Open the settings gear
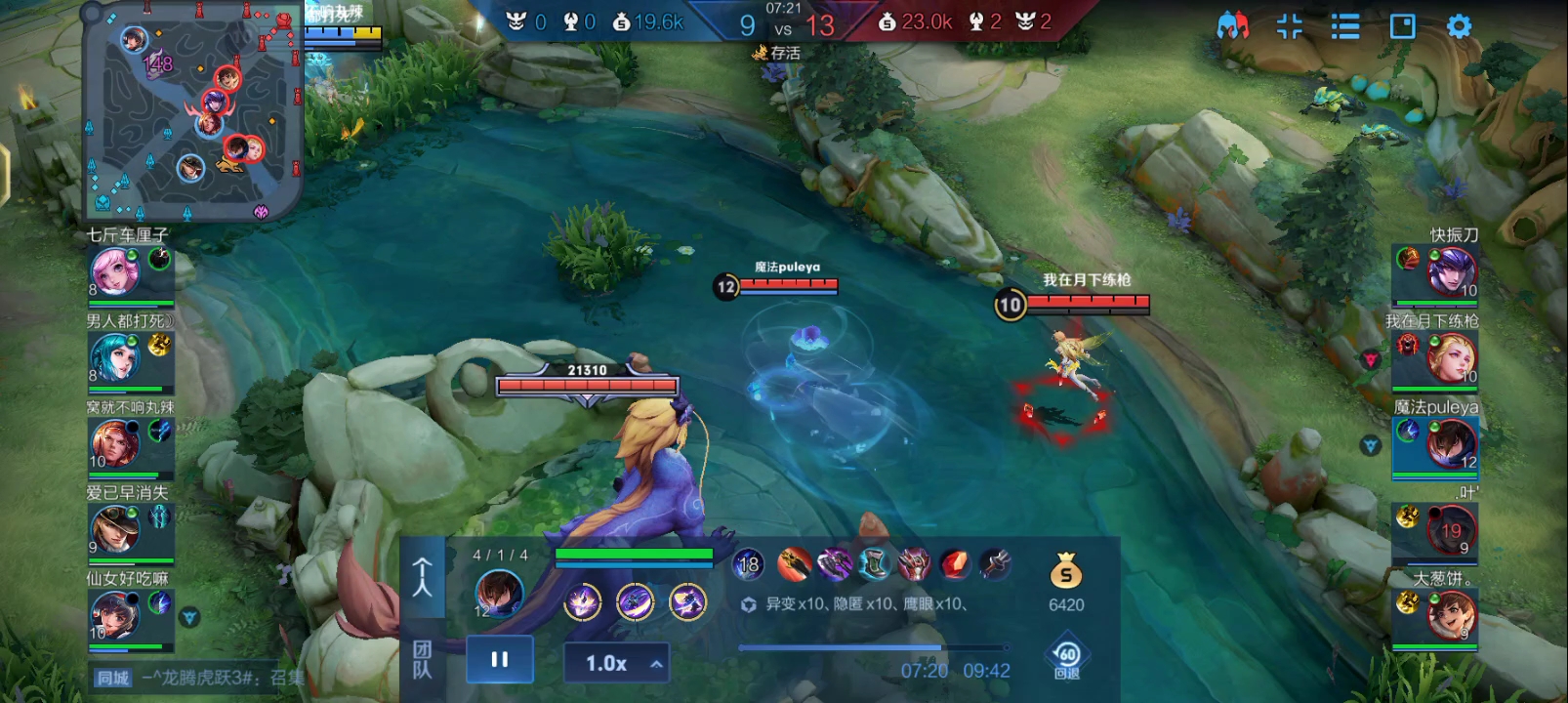Screen dimensions: 1568x703 click(1459, 26)
